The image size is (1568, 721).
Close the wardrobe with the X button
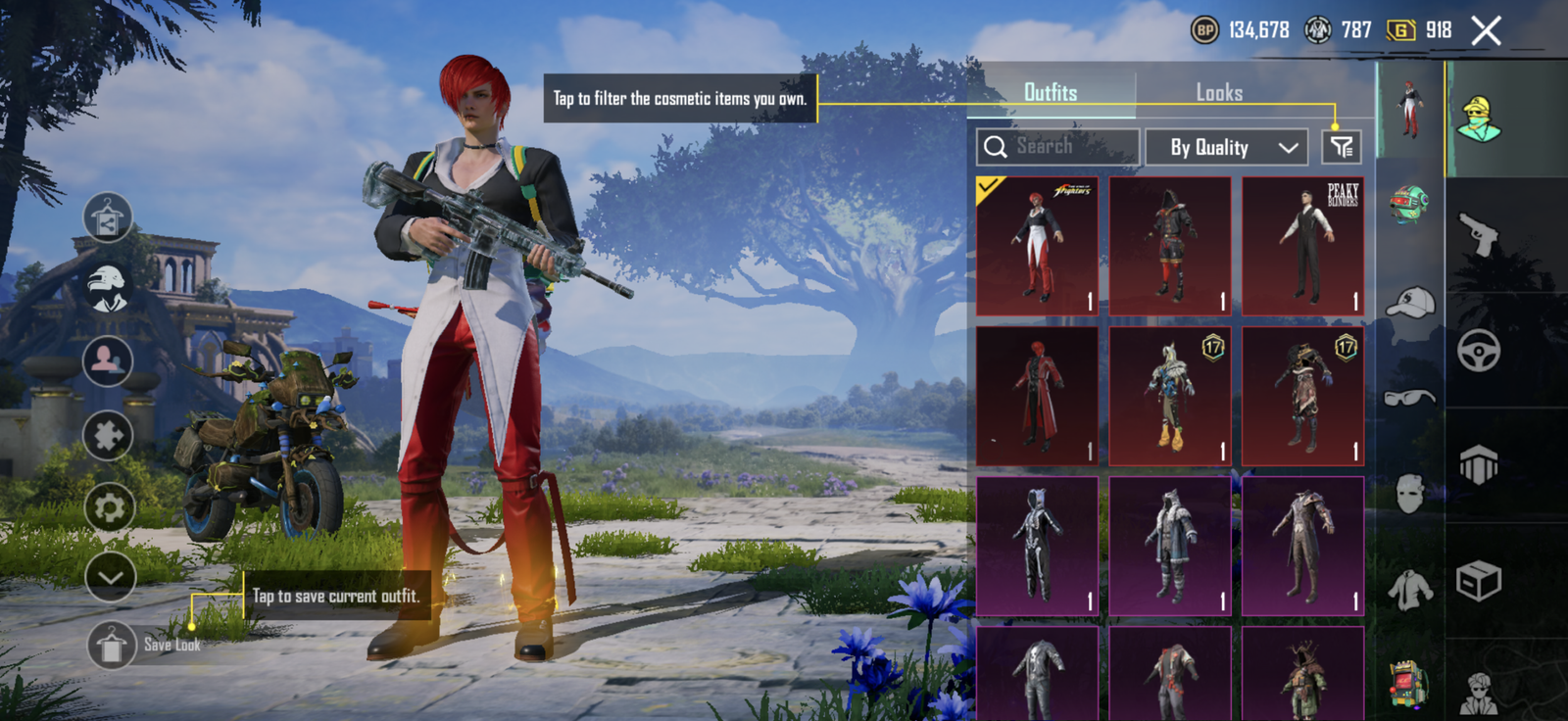pos(1486,31)
